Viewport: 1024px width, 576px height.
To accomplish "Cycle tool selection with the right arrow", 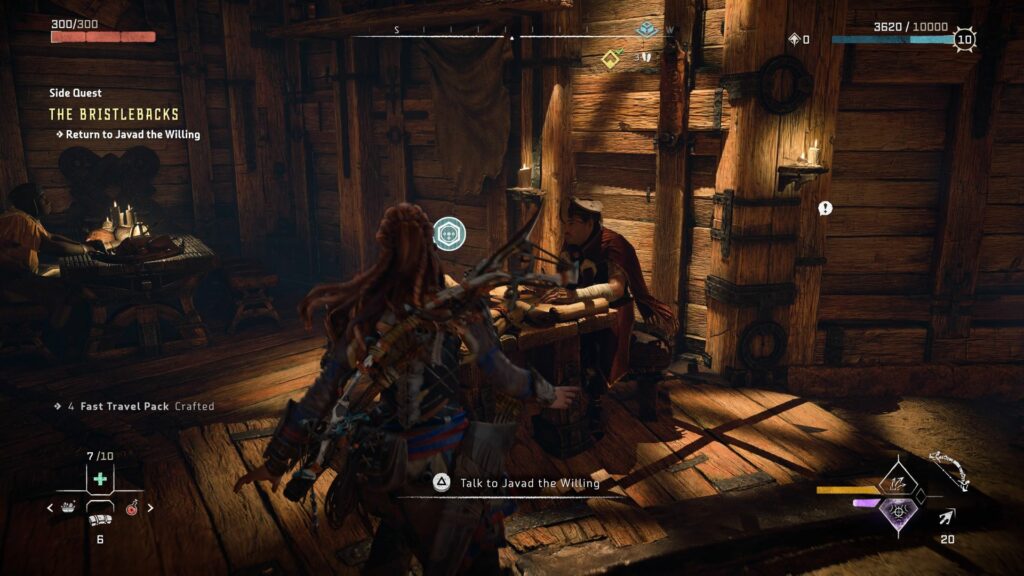I will coord(150,508).
